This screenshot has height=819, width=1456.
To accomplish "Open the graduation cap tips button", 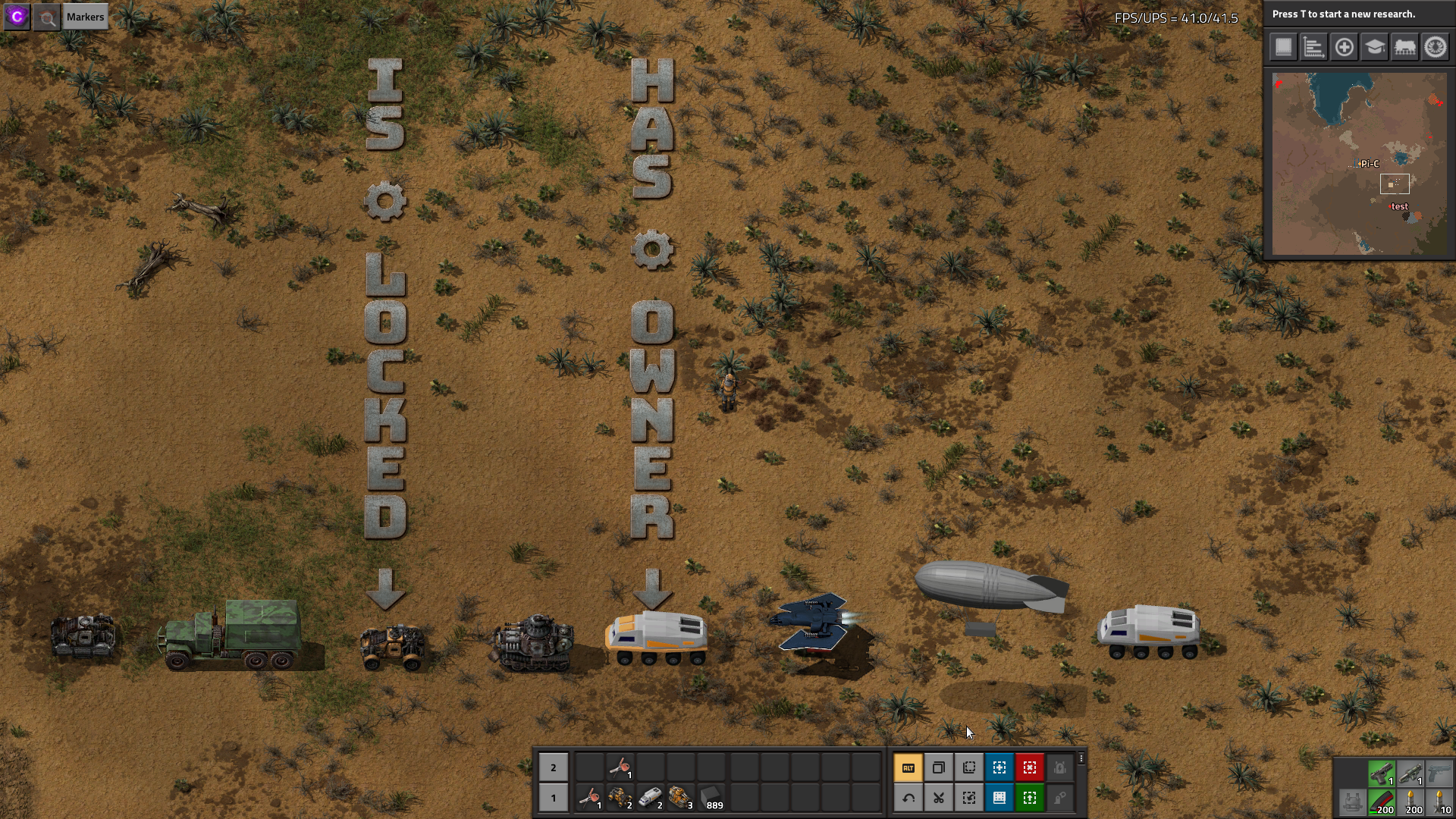I will [x=1374, y=47].
